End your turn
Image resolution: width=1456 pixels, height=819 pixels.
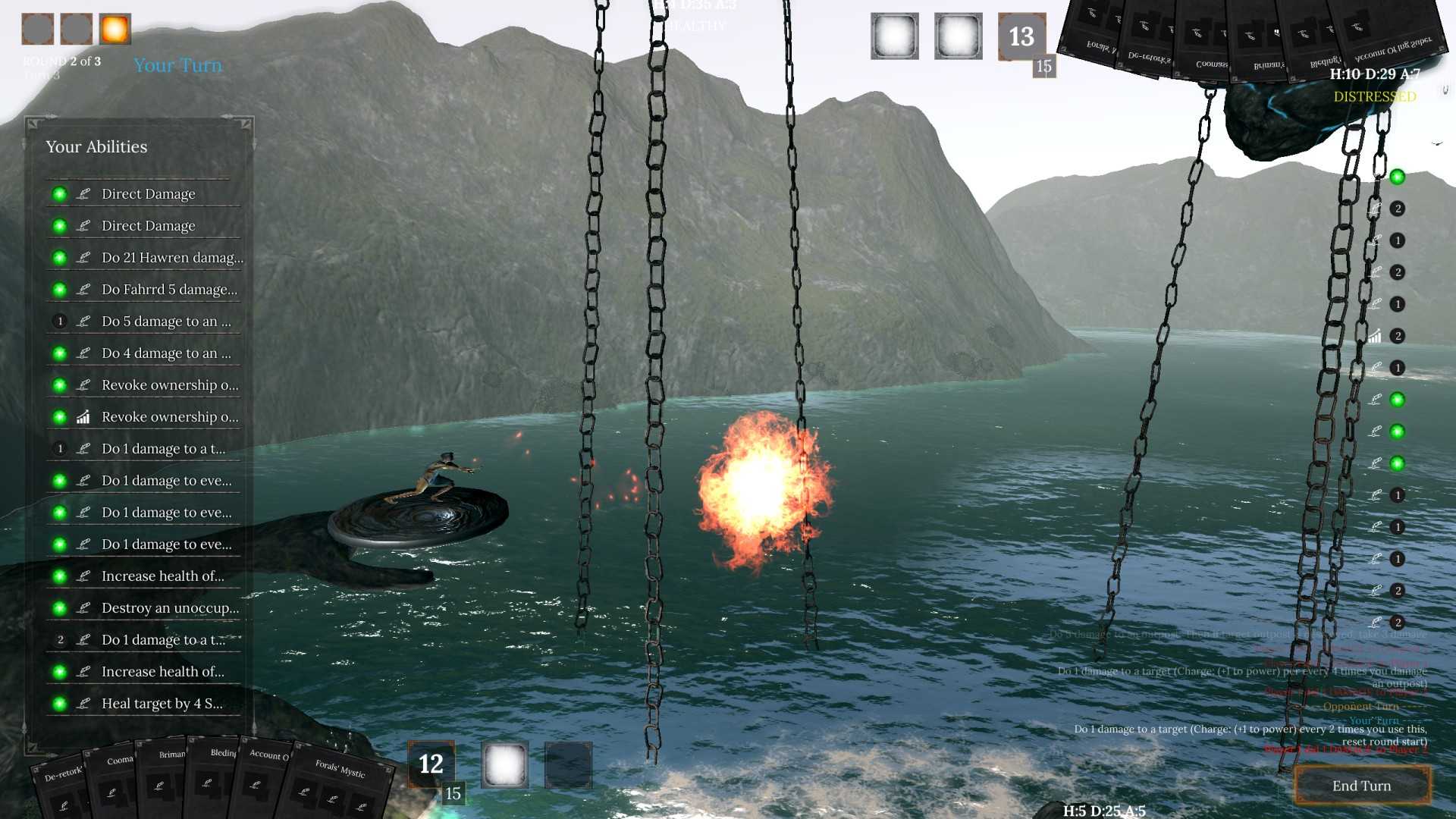click(x=1362, y=786)
